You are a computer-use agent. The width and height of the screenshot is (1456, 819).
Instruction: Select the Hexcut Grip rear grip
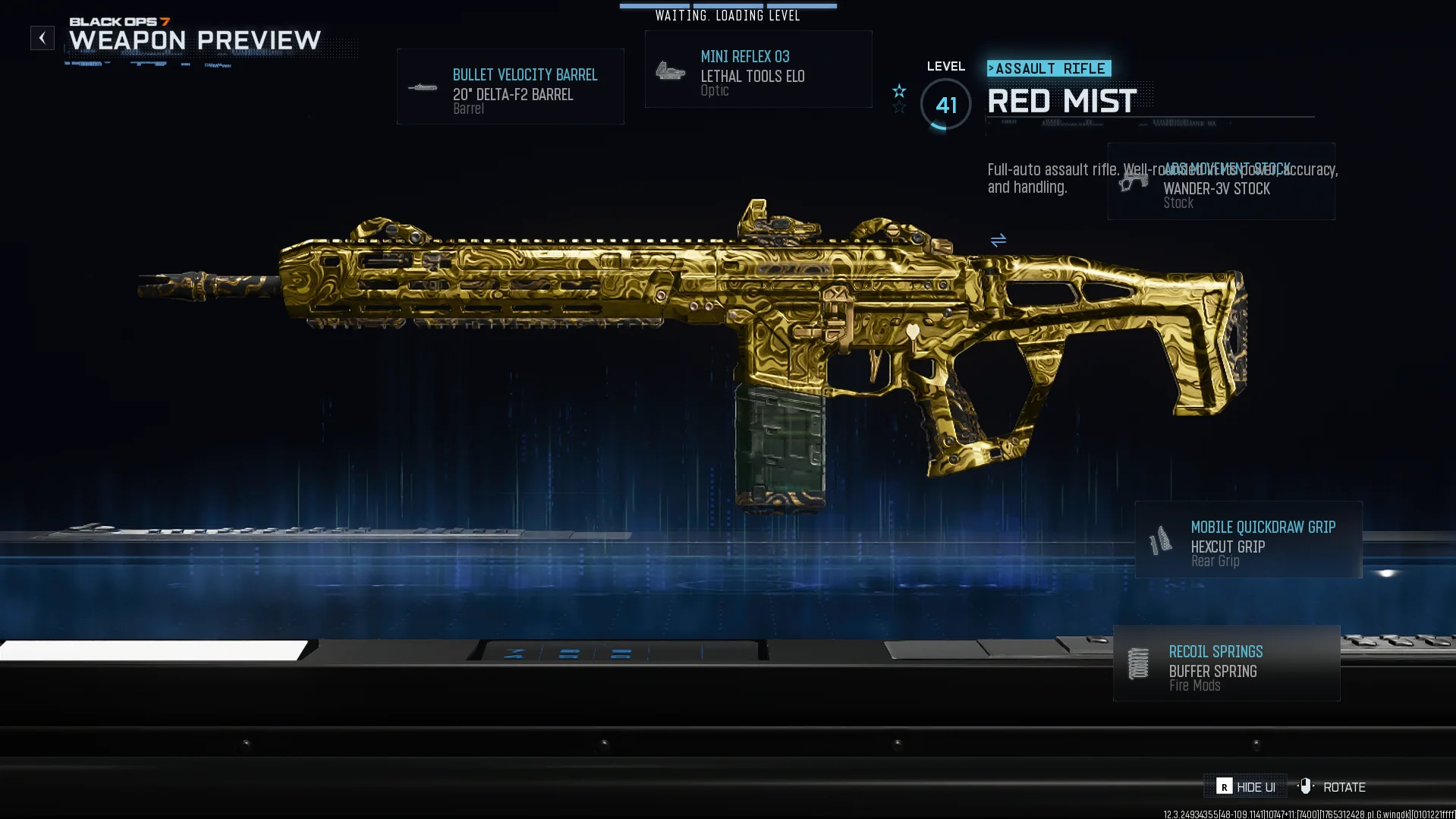1248,540
